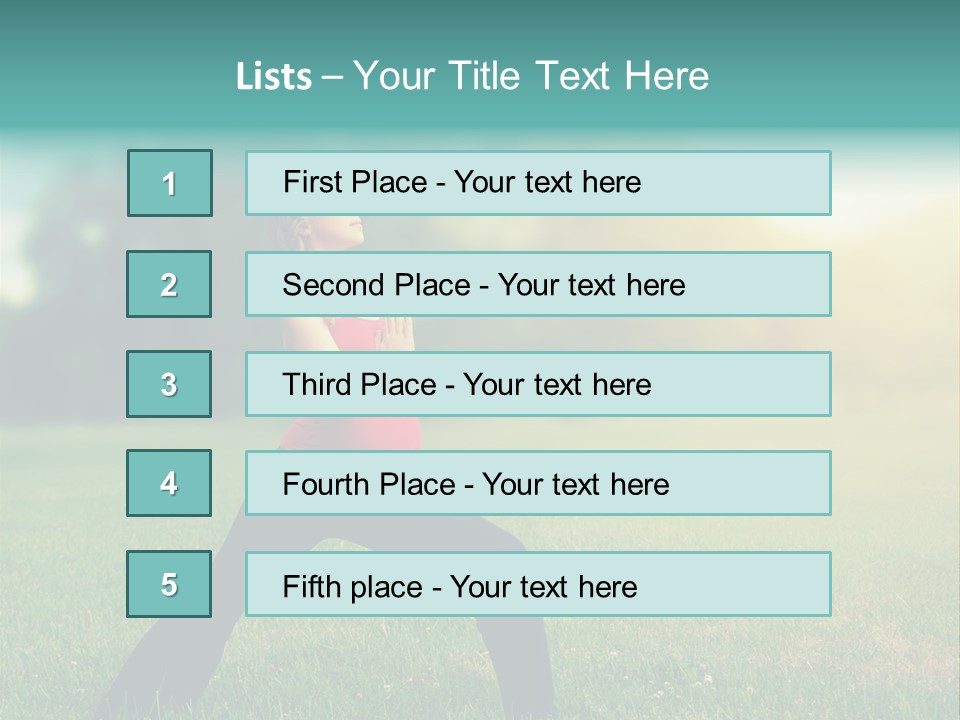Select the number 4 box
960x720 pixels.
[x=169, y=483]
